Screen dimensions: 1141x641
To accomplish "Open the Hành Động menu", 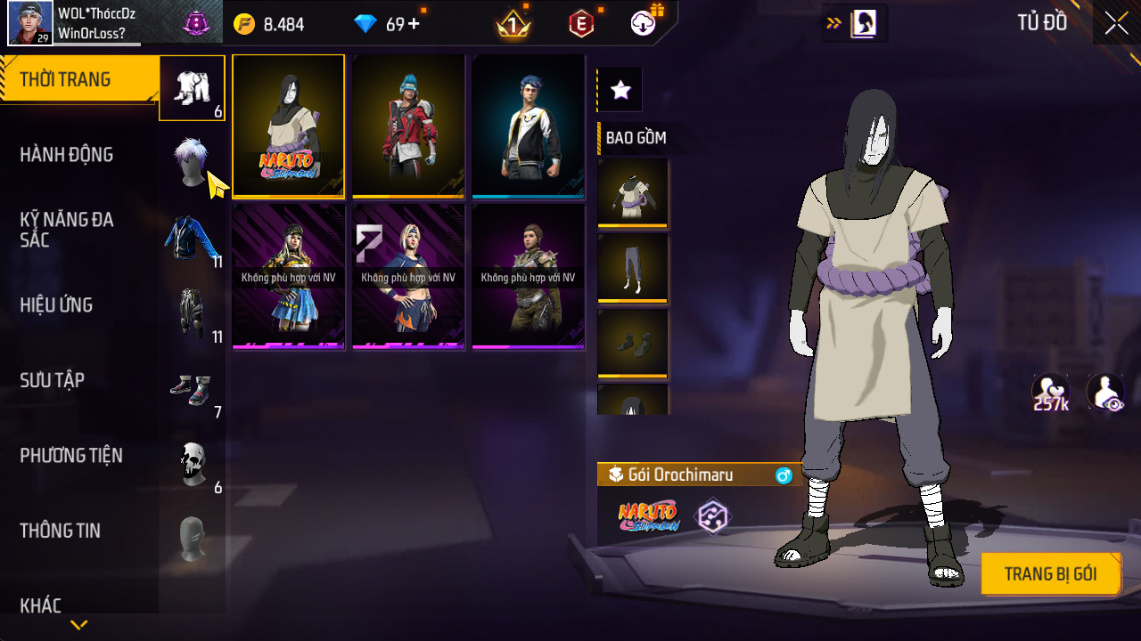I will pyautogui.click(x=66, y=155).
